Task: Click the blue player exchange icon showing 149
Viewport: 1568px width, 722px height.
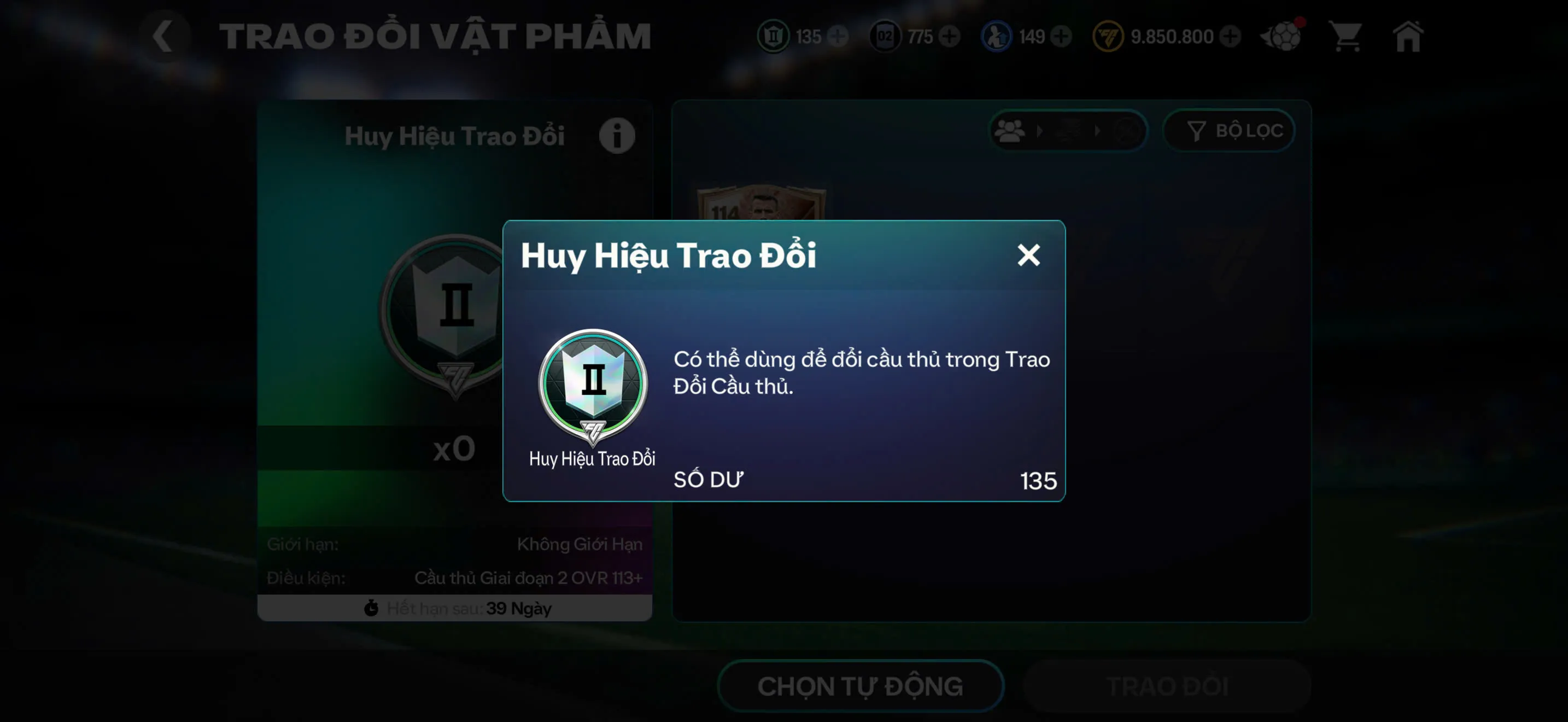Action: 997,36
